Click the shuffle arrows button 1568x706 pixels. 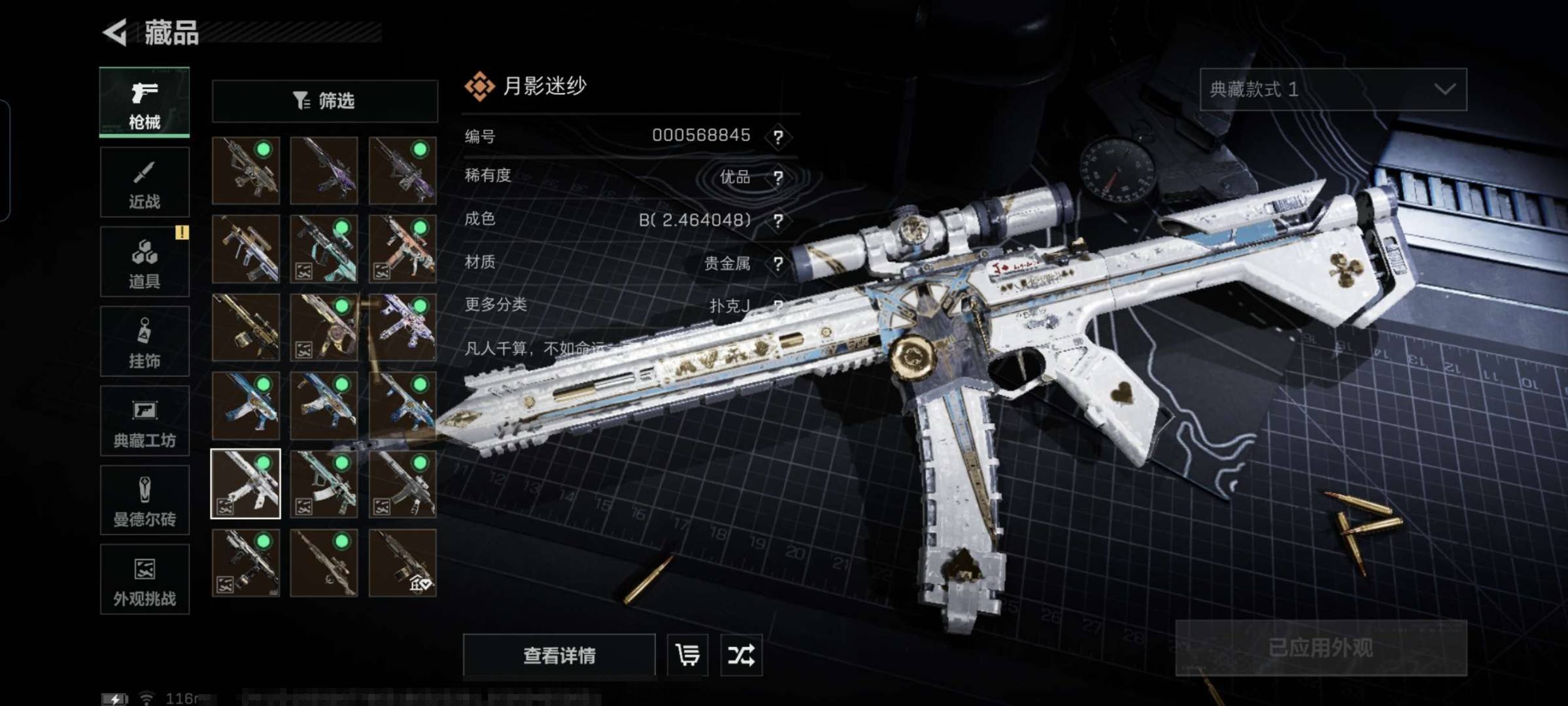(741, 654)
